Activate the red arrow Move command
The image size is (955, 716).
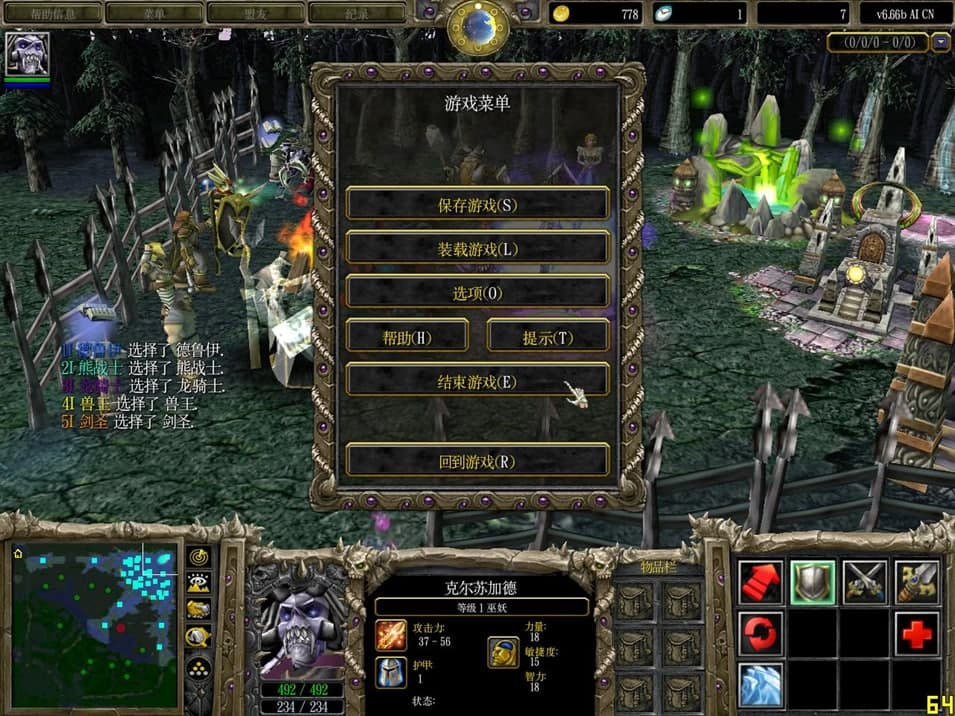(761, 582)
